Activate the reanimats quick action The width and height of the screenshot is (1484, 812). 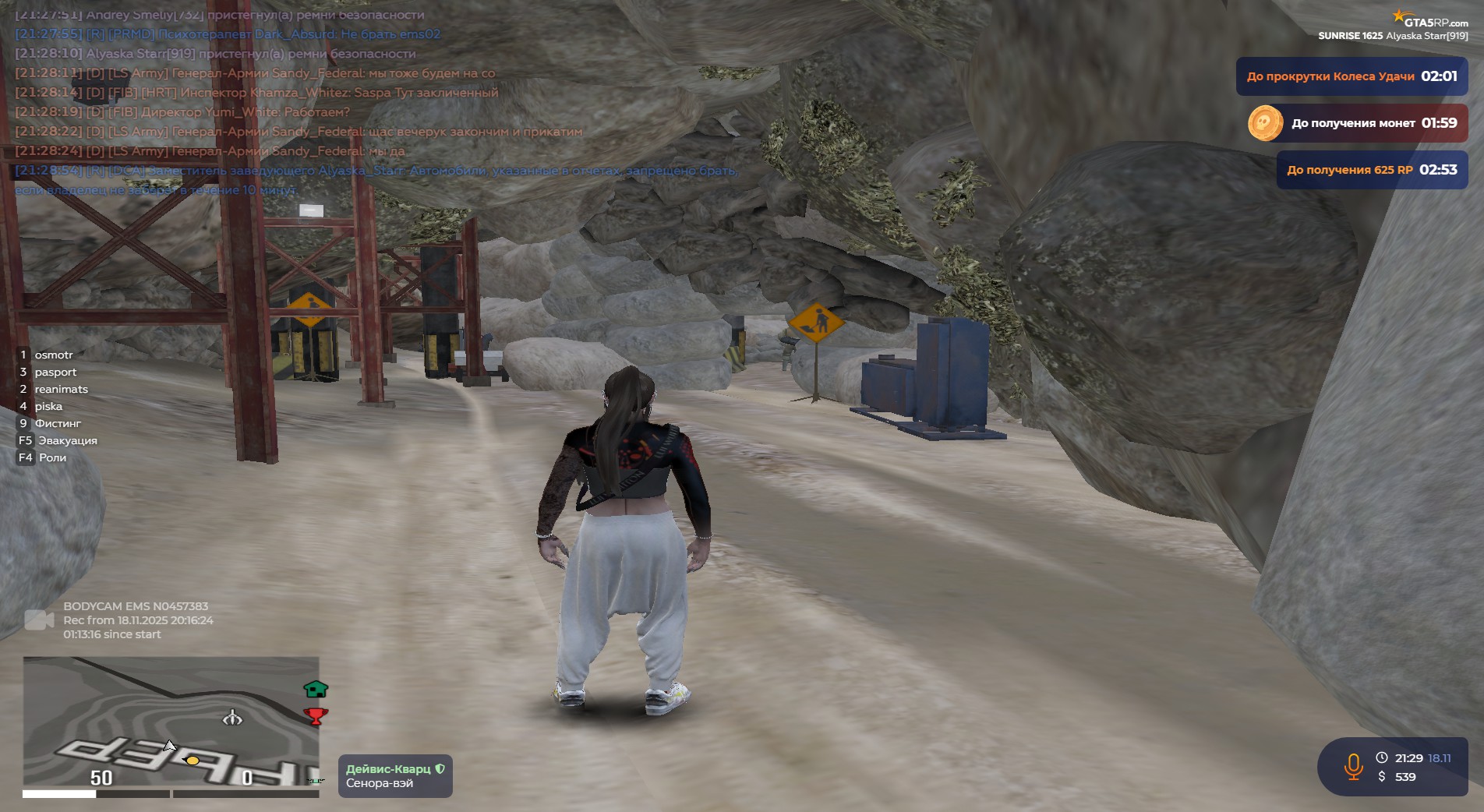coord(61,389)
